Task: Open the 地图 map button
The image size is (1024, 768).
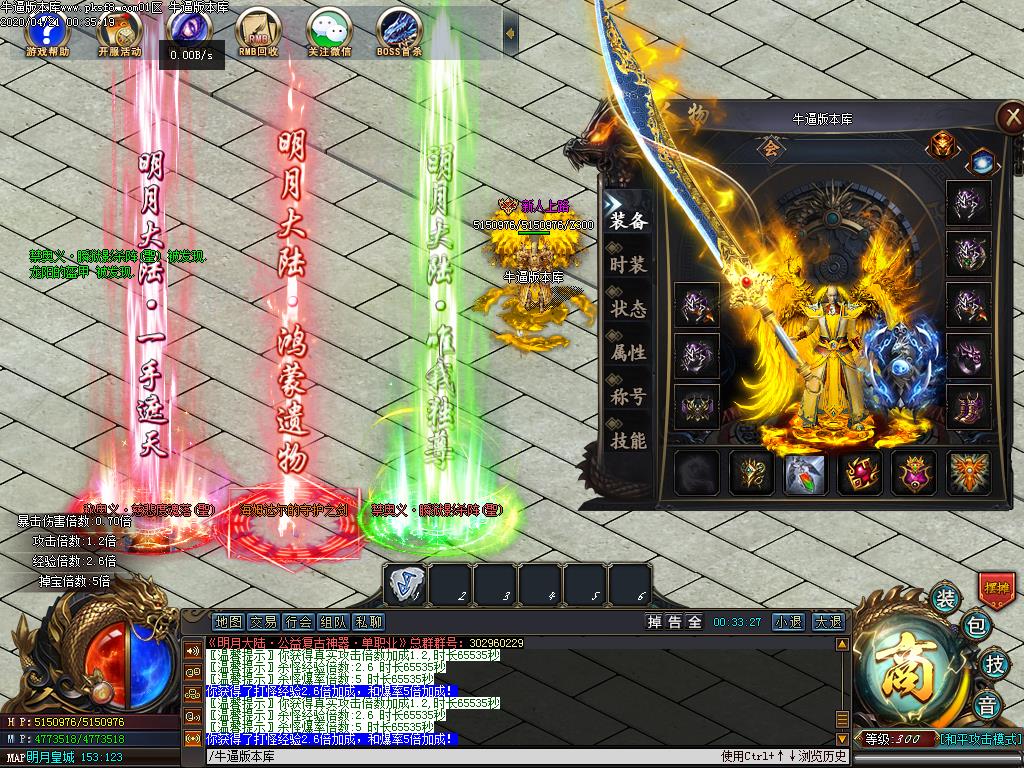Action: 228,622
